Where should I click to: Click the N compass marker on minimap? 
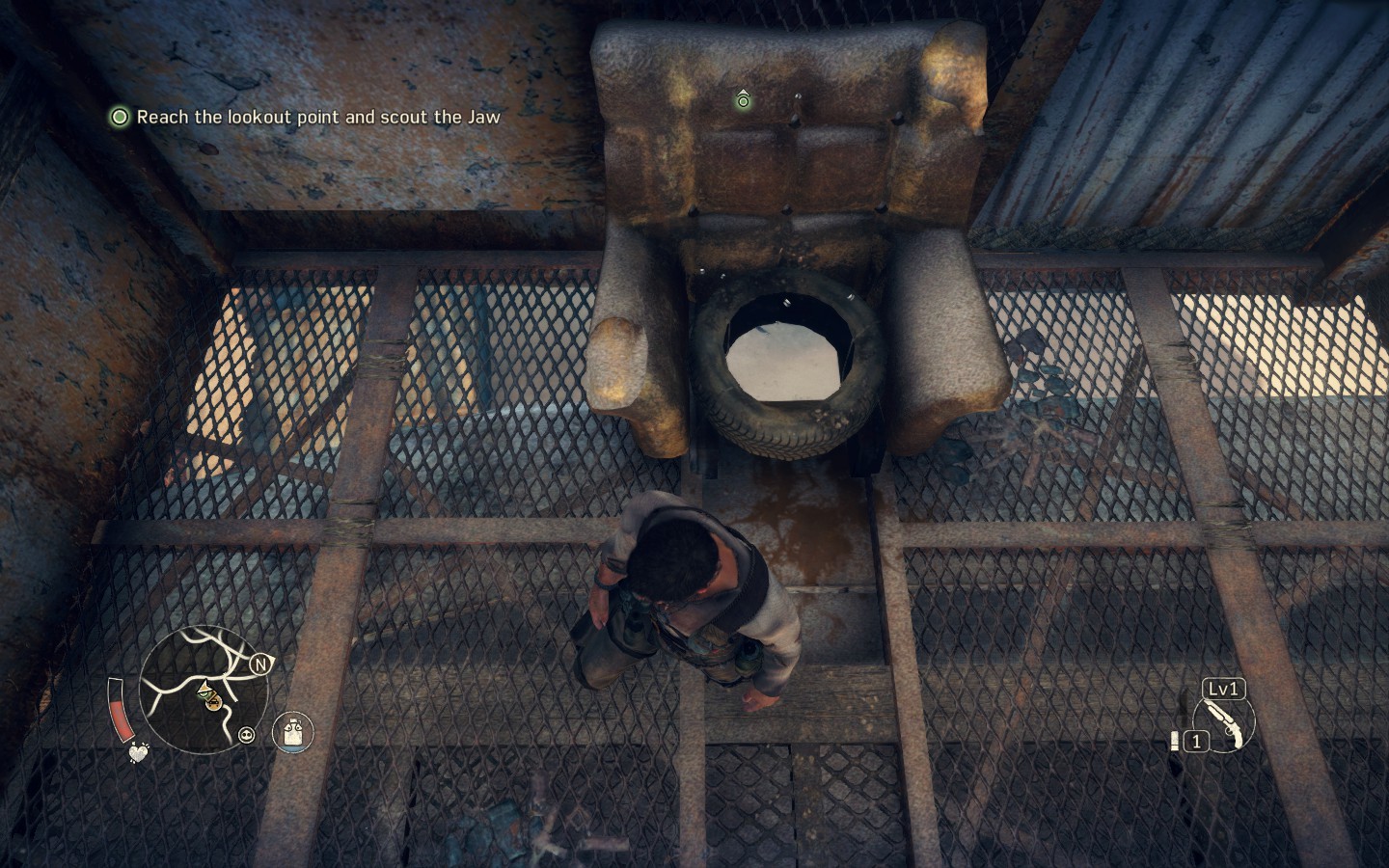[x=259, y=665]
